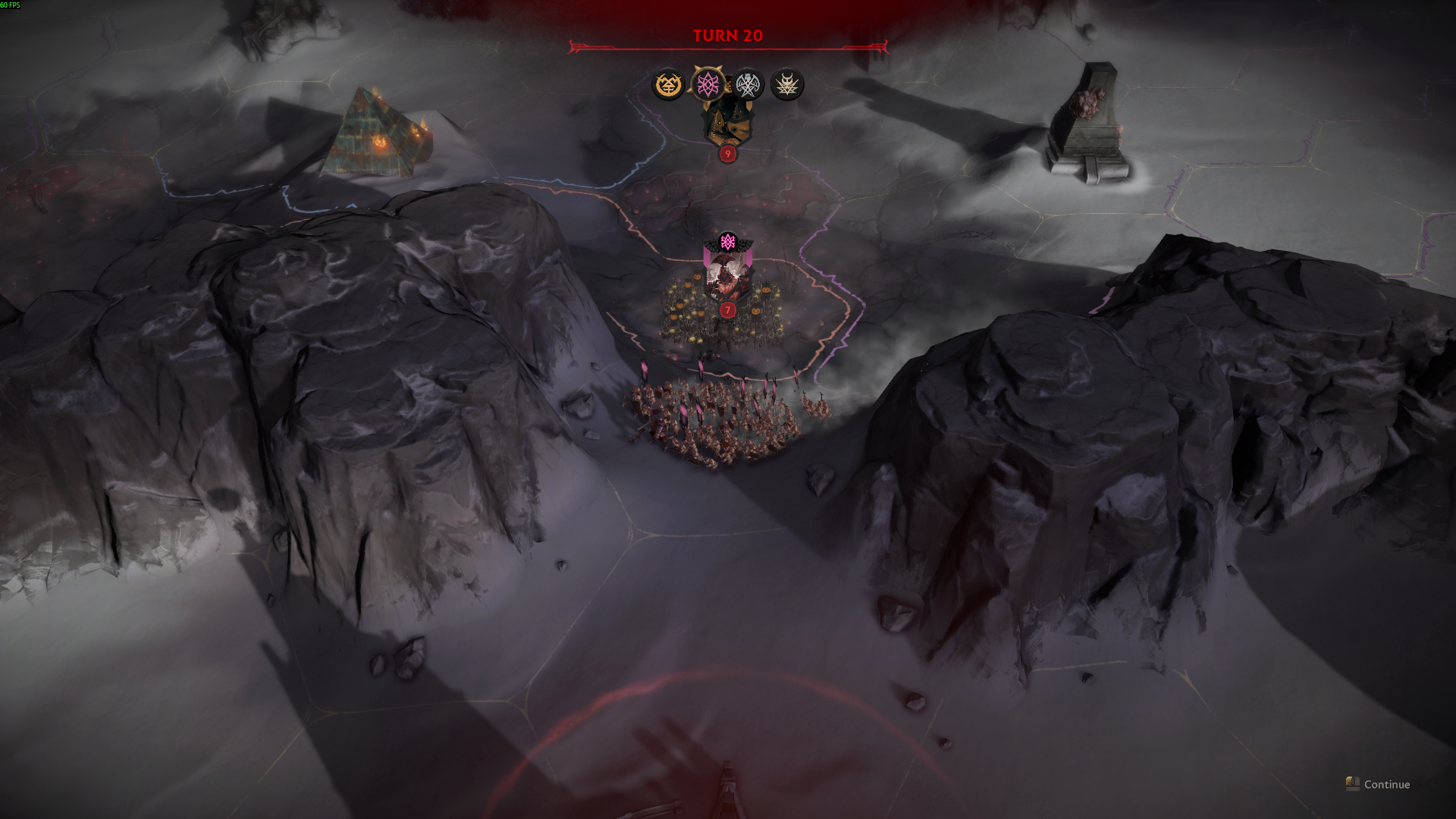The height and width of the screenshot is (819, 1456).
Task: Select the orange faction sigil in turn order
Action: coord(668,85)
